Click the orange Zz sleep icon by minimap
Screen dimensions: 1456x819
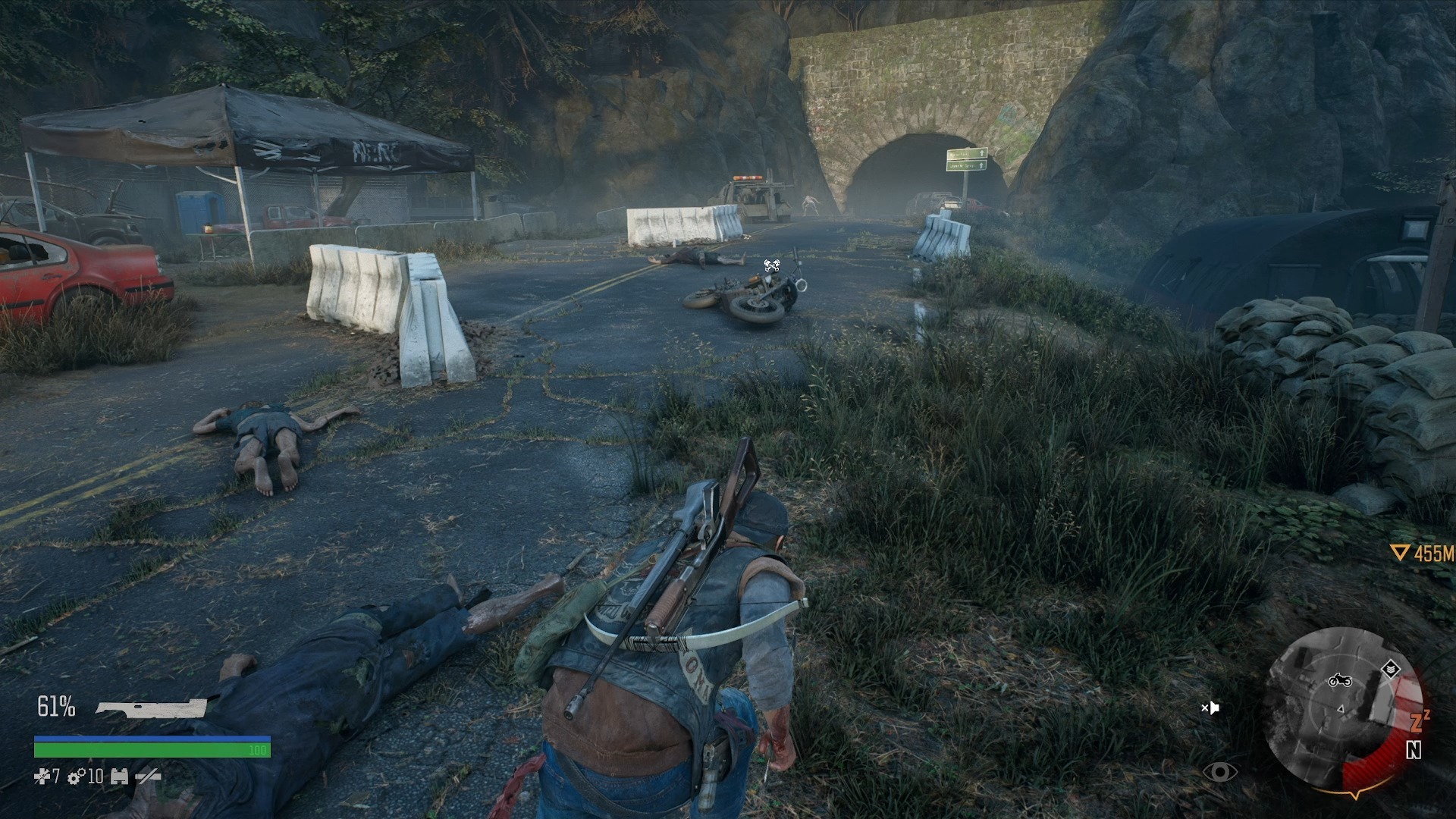pyautogui.click(x=1420, y=720)
